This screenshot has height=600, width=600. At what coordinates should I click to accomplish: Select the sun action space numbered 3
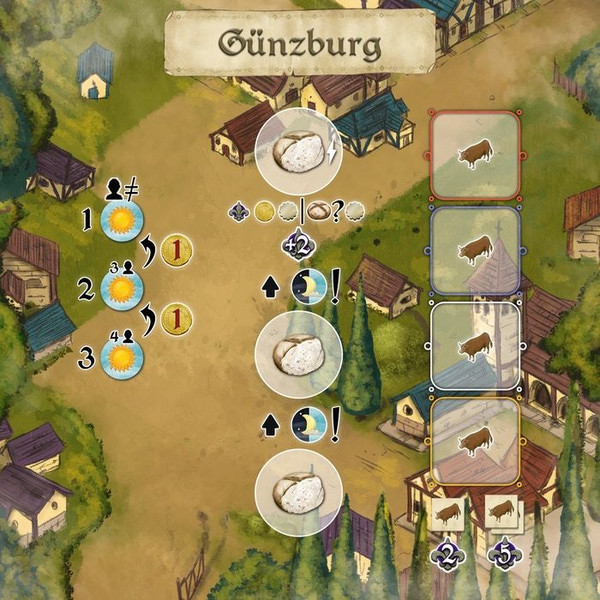point(122,357)
